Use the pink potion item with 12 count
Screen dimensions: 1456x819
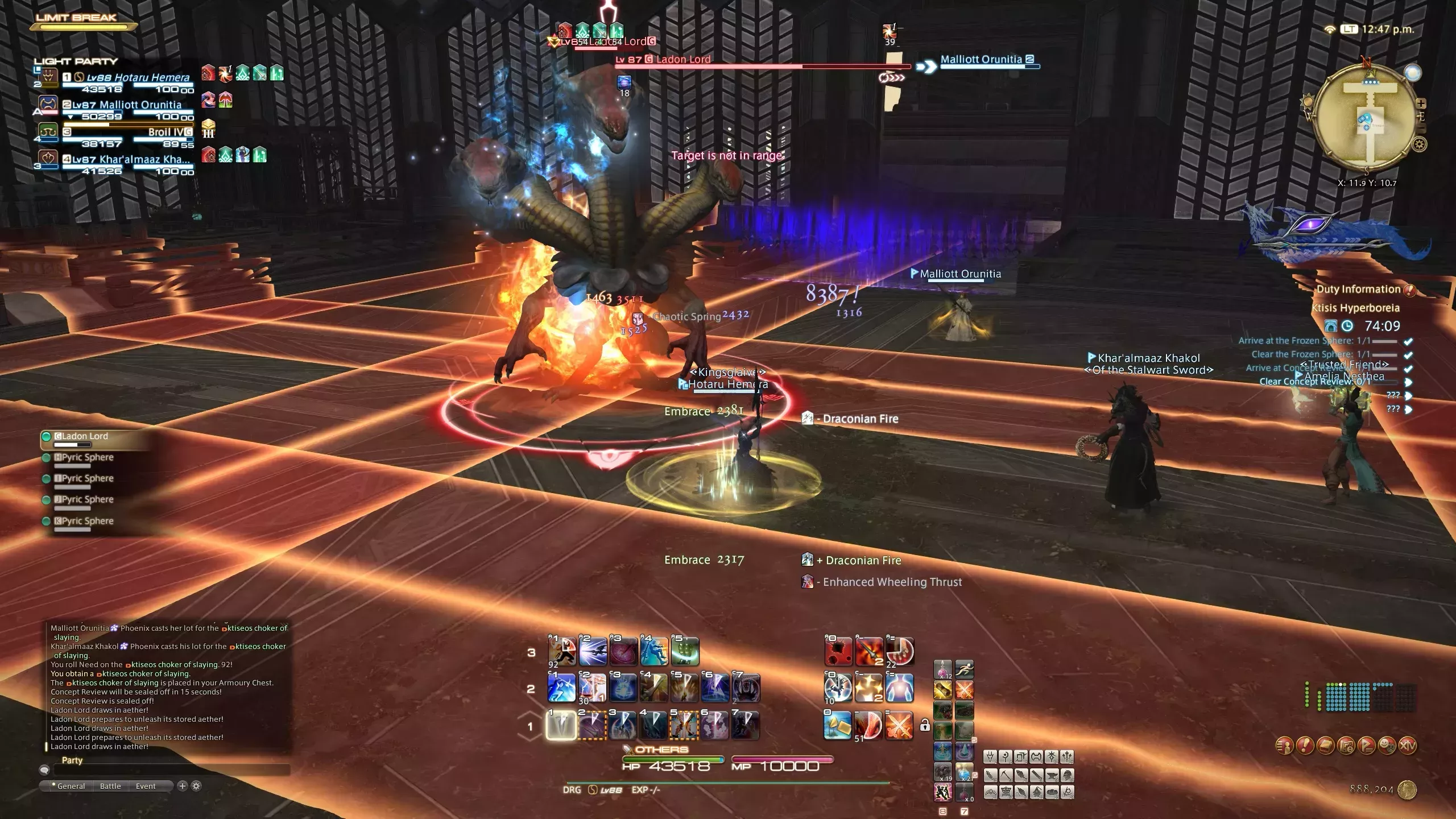(942, 669)
